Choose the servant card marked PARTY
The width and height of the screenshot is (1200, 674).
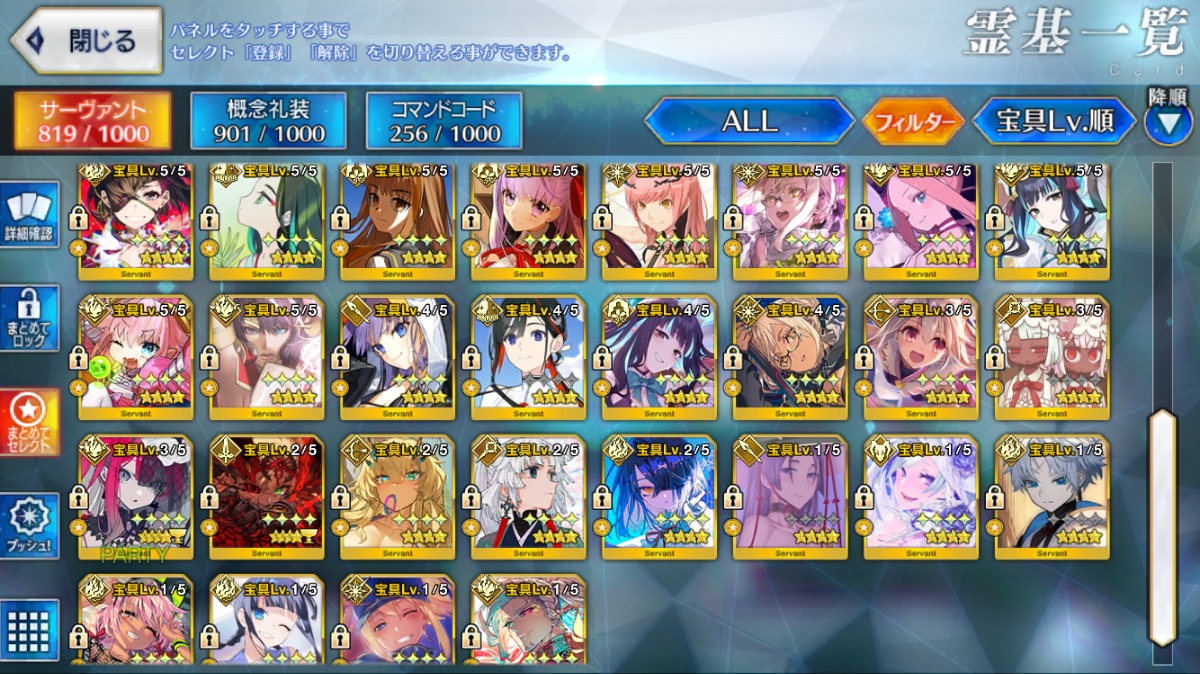(x=135, y=497)
